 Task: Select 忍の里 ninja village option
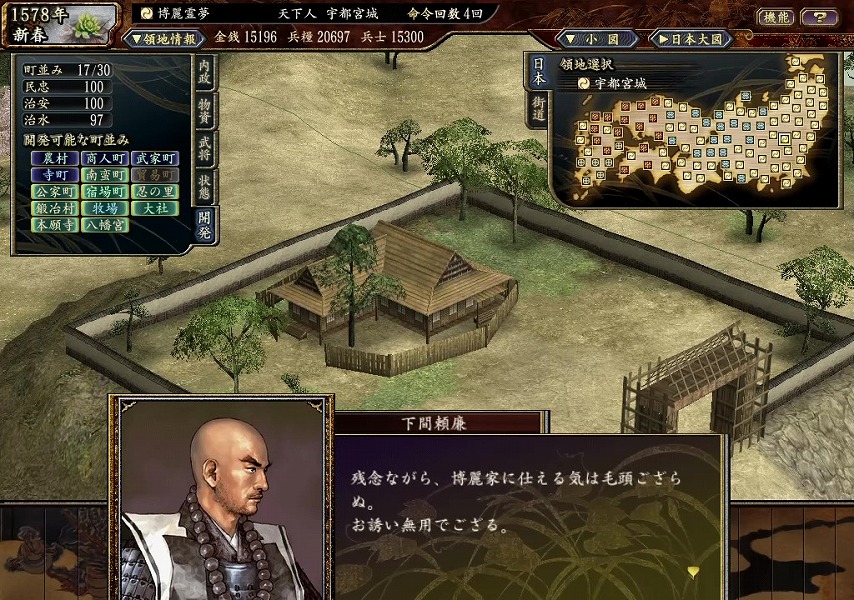tap(154, 192)
